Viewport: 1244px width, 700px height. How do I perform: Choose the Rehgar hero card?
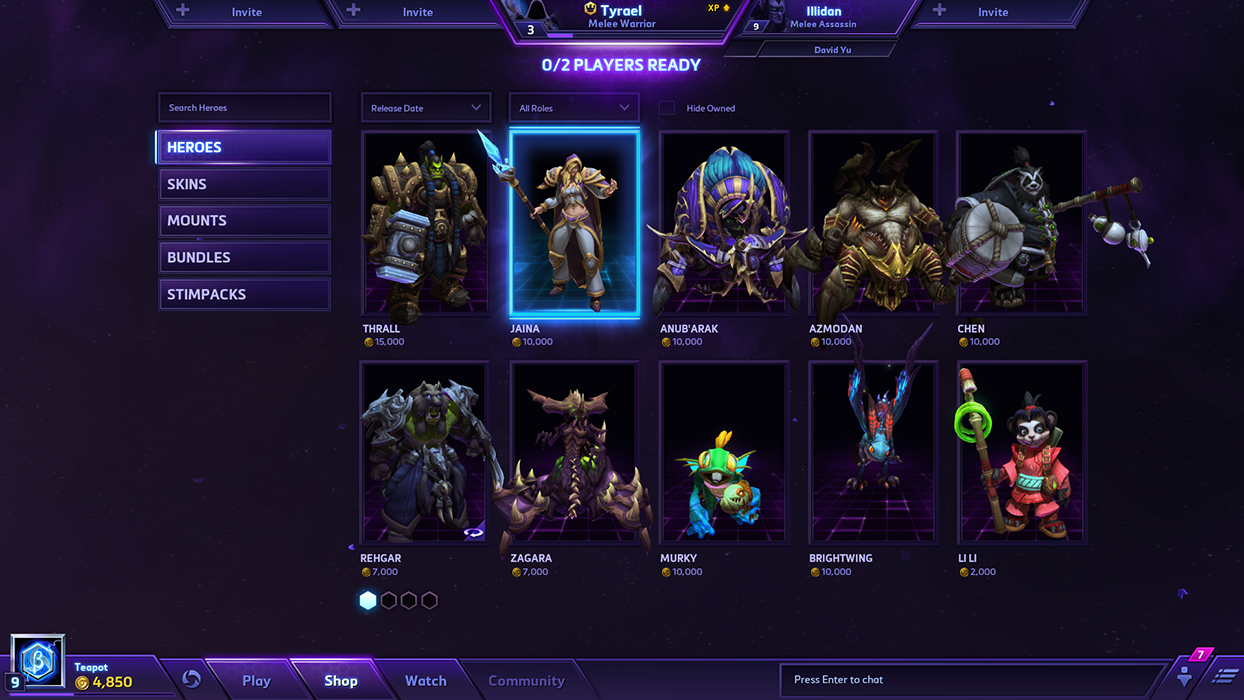(x=425, y=453)
